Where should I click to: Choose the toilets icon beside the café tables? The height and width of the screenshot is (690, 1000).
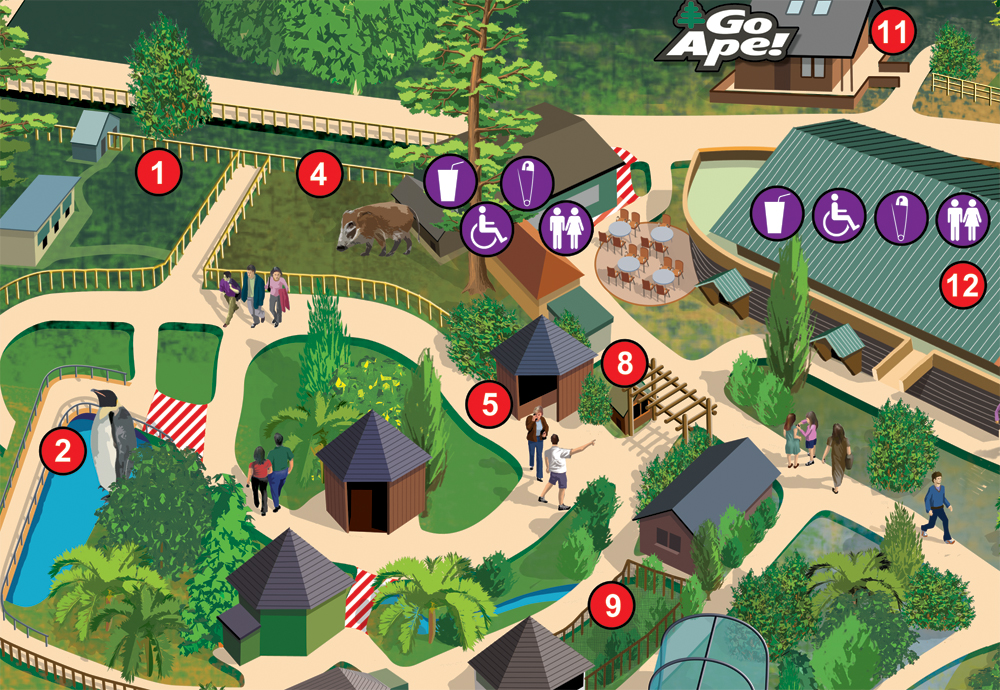click(x=565, y=227)
